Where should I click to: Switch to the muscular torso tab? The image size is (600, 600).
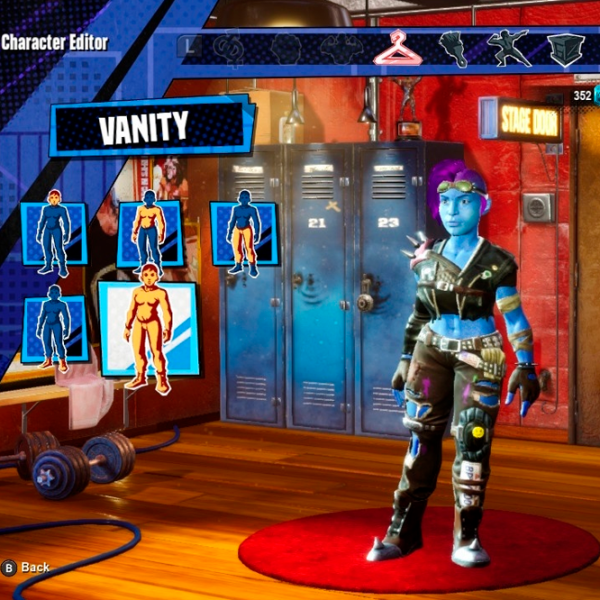[x=340, y=47]
